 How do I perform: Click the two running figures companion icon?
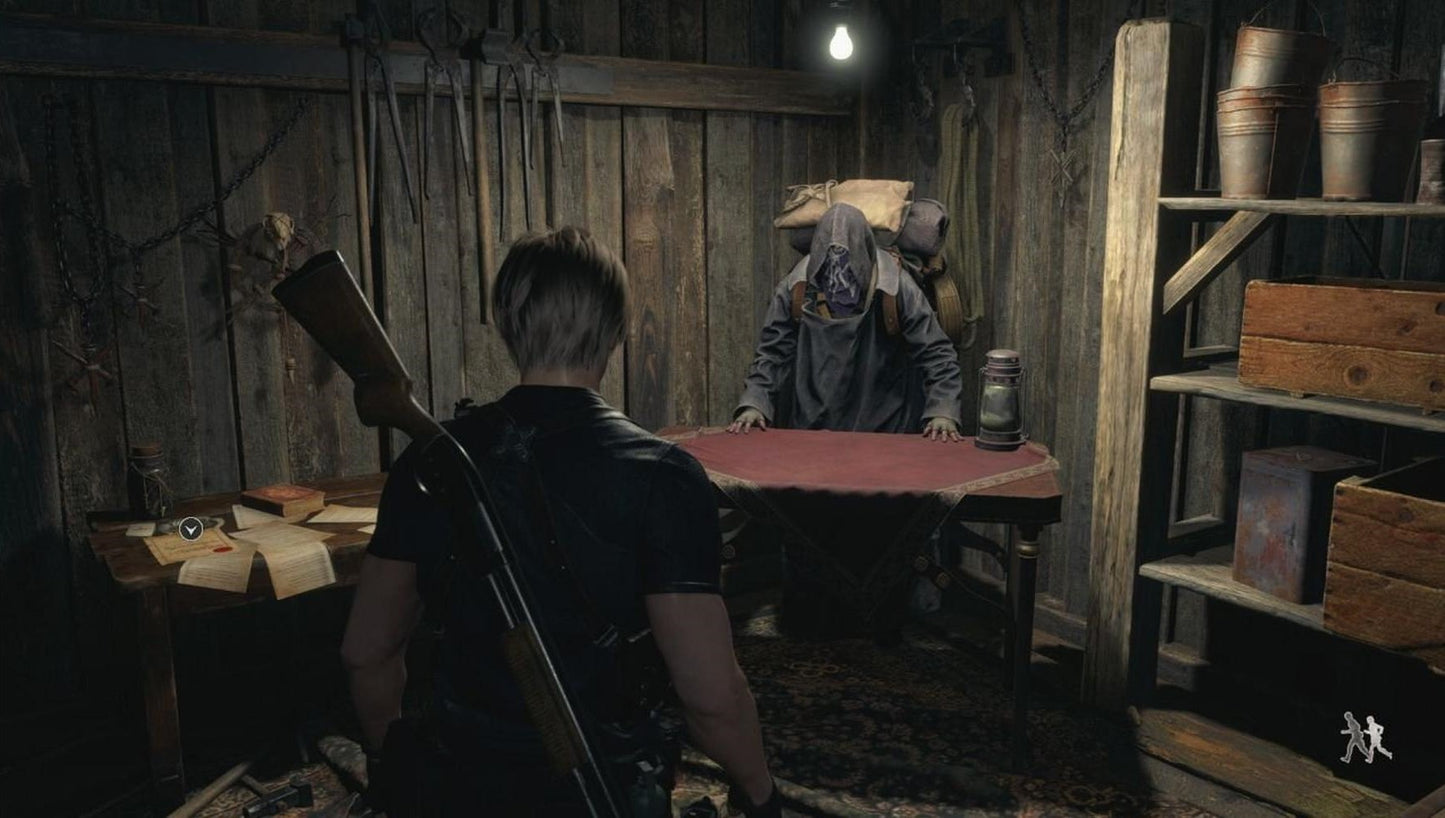tap(1366, 737)
